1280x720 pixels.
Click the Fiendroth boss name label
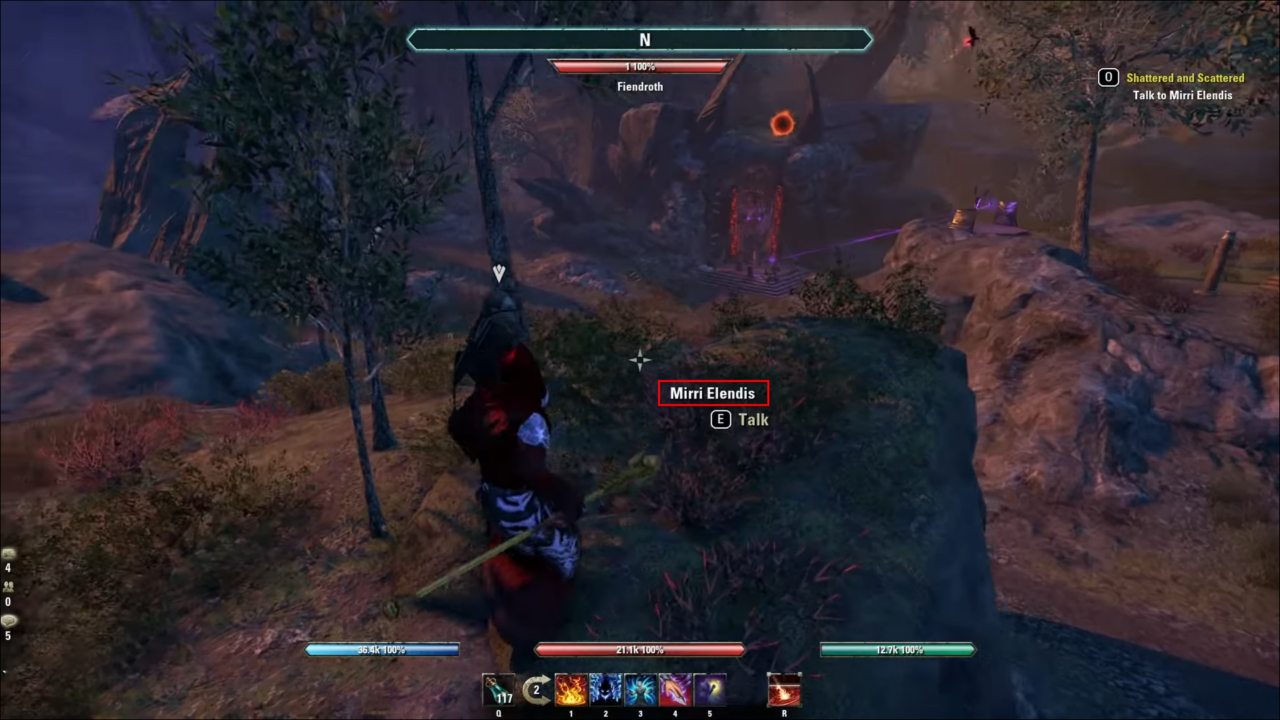[640, 86]
